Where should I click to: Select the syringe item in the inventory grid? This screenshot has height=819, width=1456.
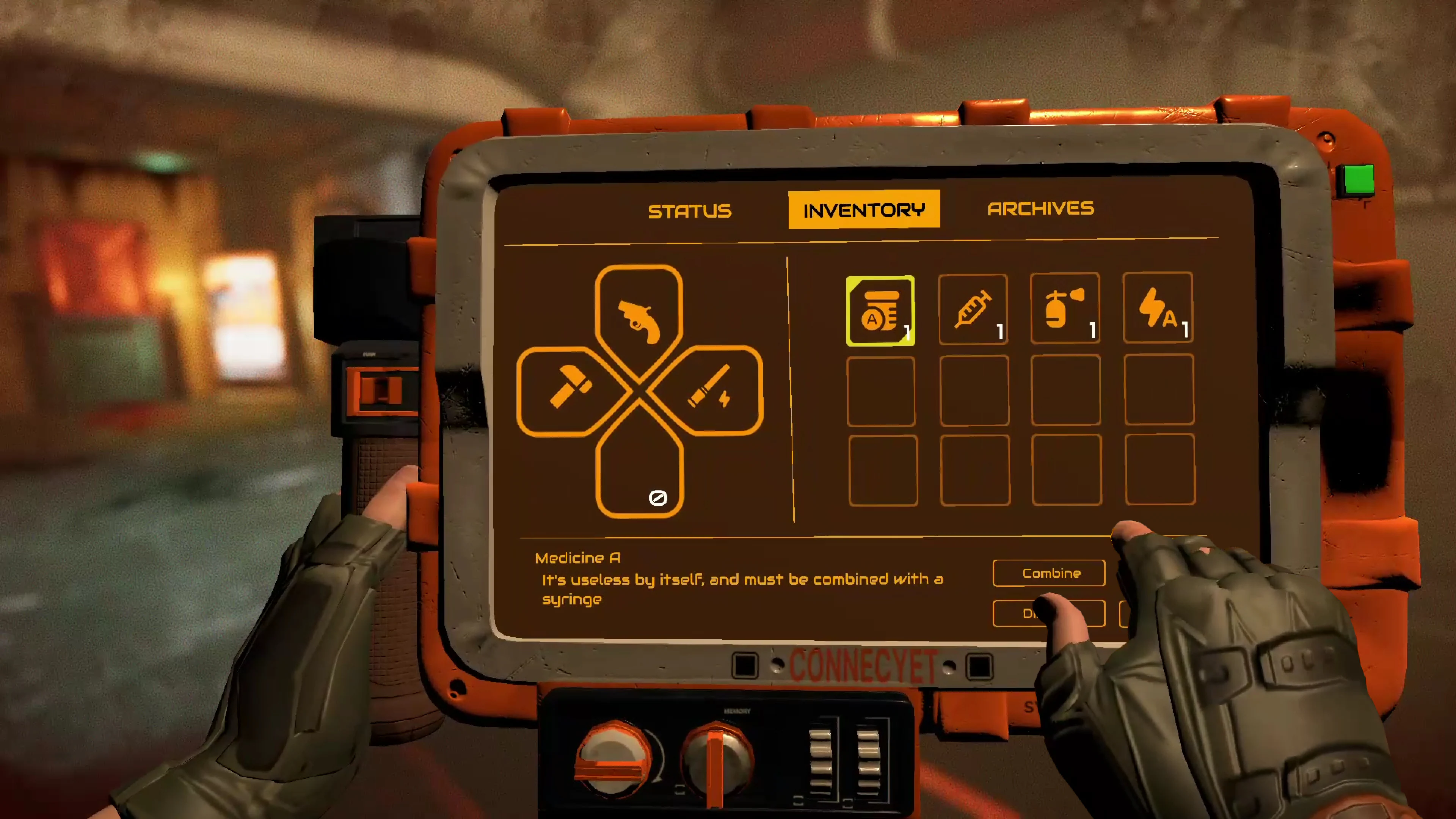click(x=973, y=310)
